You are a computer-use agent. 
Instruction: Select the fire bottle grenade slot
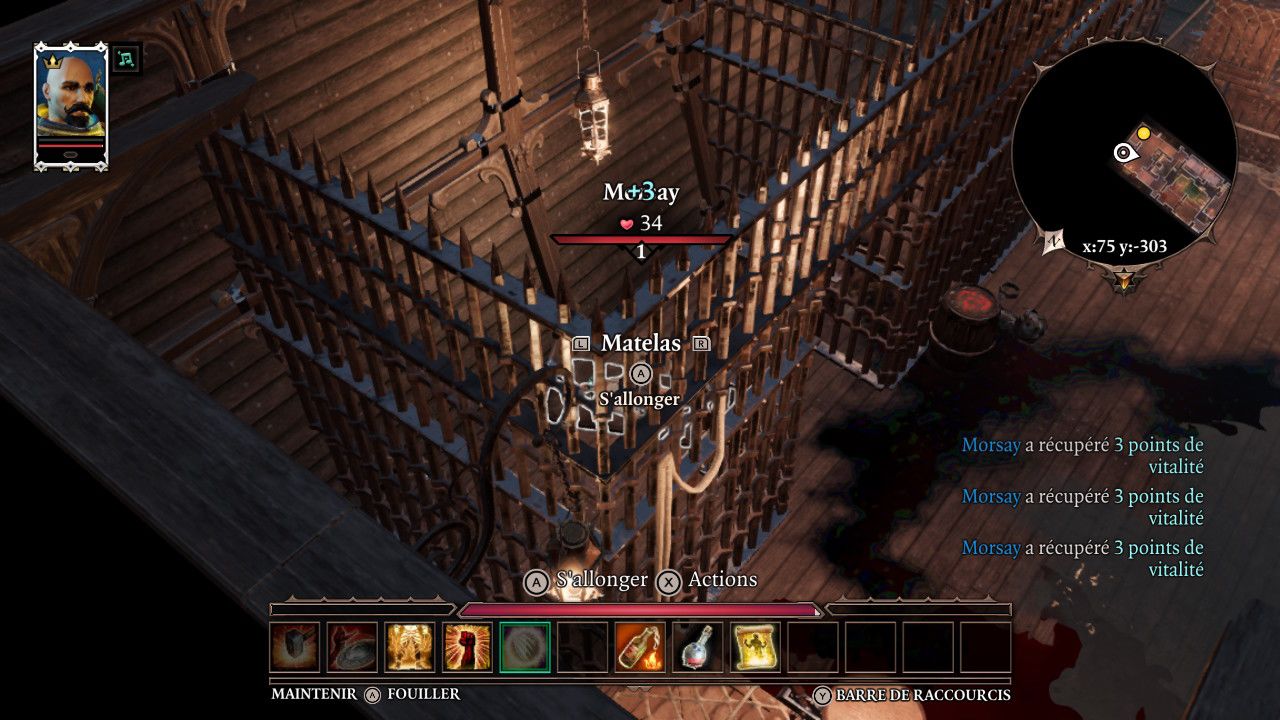640,647
